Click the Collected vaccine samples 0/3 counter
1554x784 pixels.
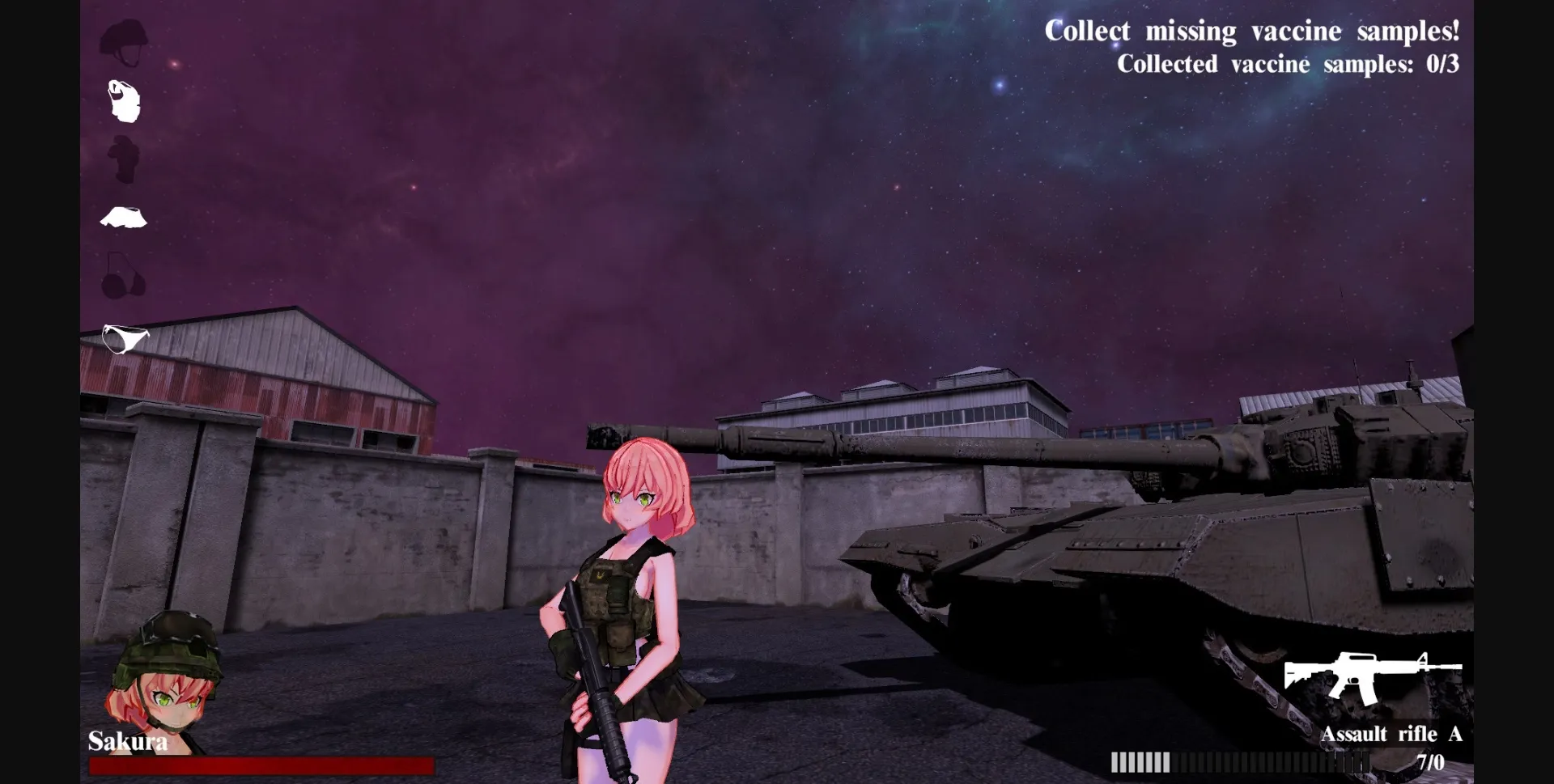pos(1289,64)
